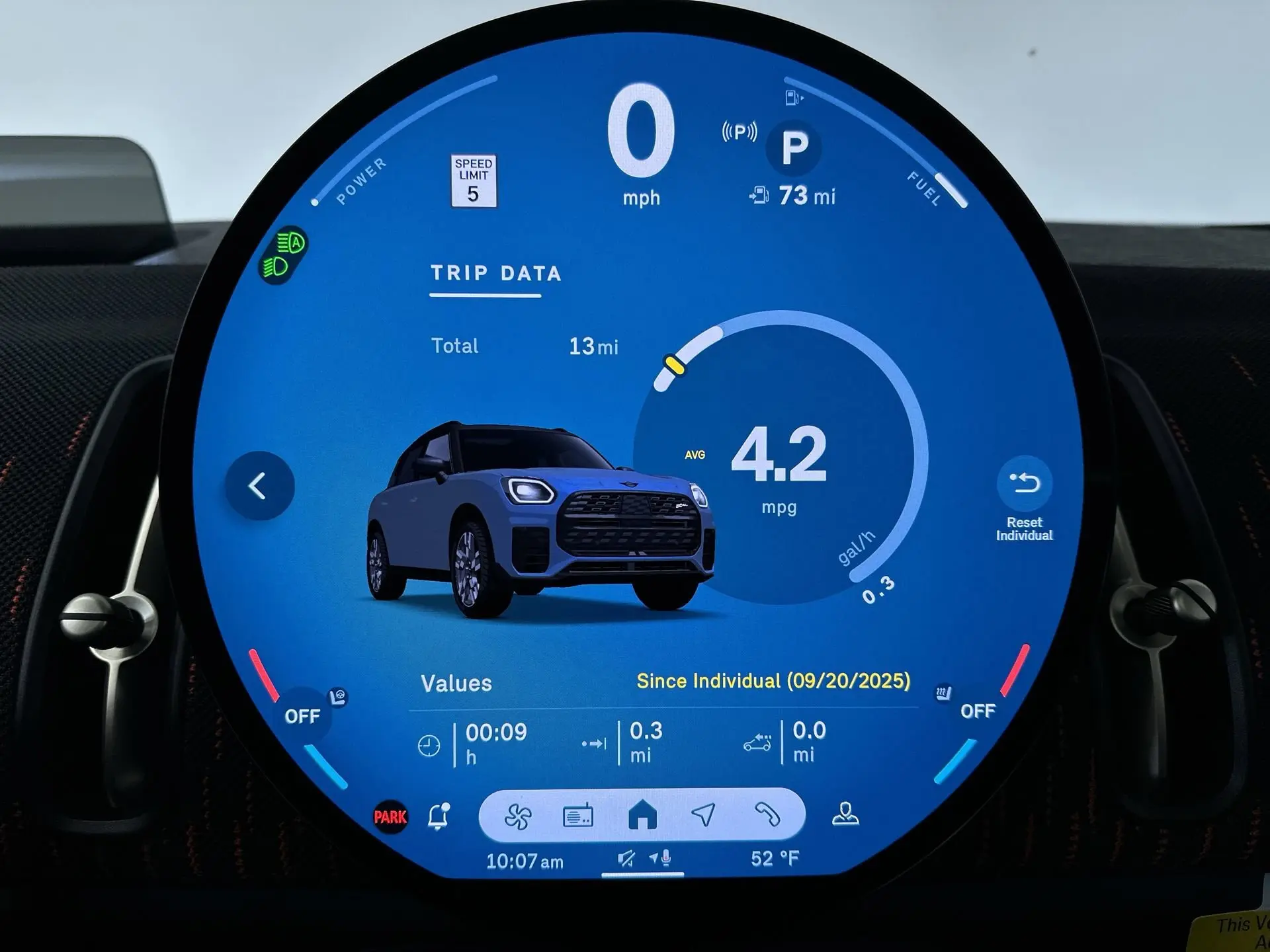1270x952 pixels.
Task: Select the Trip Data tab heading
Action: click(x=495, y=274)
